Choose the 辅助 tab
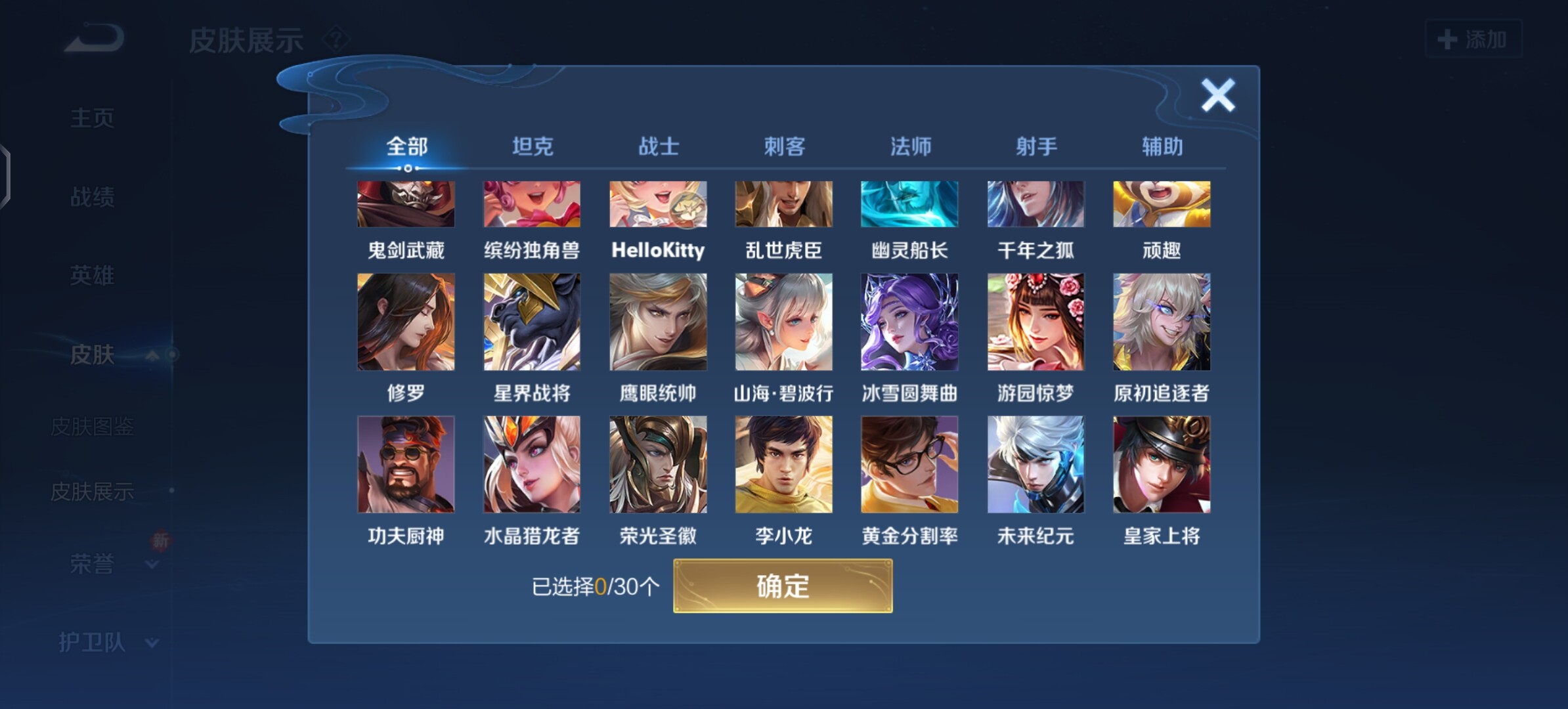Viewport: 1568px width, 709px height. [x=1162, y=146]
